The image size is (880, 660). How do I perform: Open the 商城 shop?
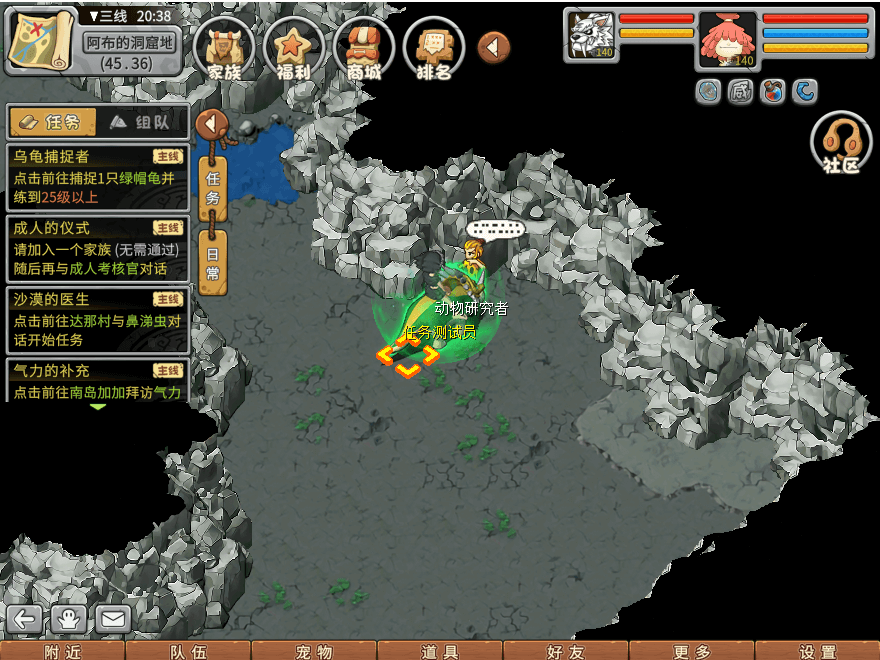tap(363, 48)
